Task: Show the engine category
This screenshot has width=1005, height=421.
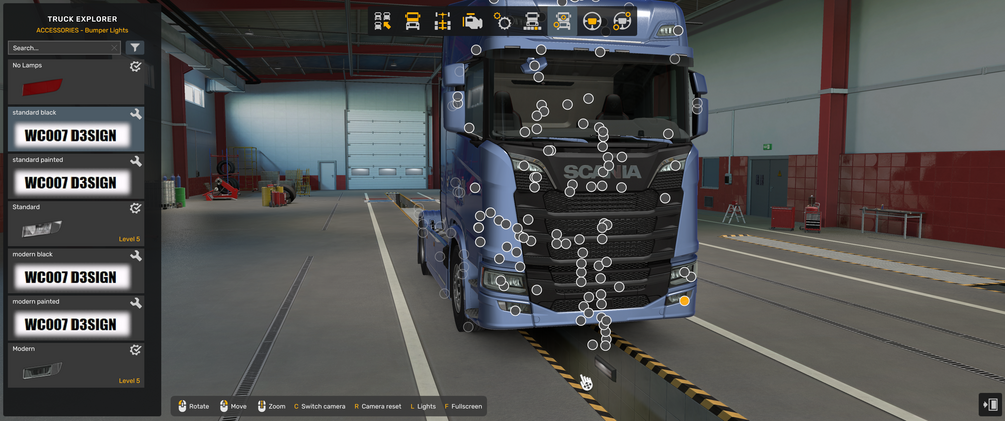Action: click(x=473, y=21)
